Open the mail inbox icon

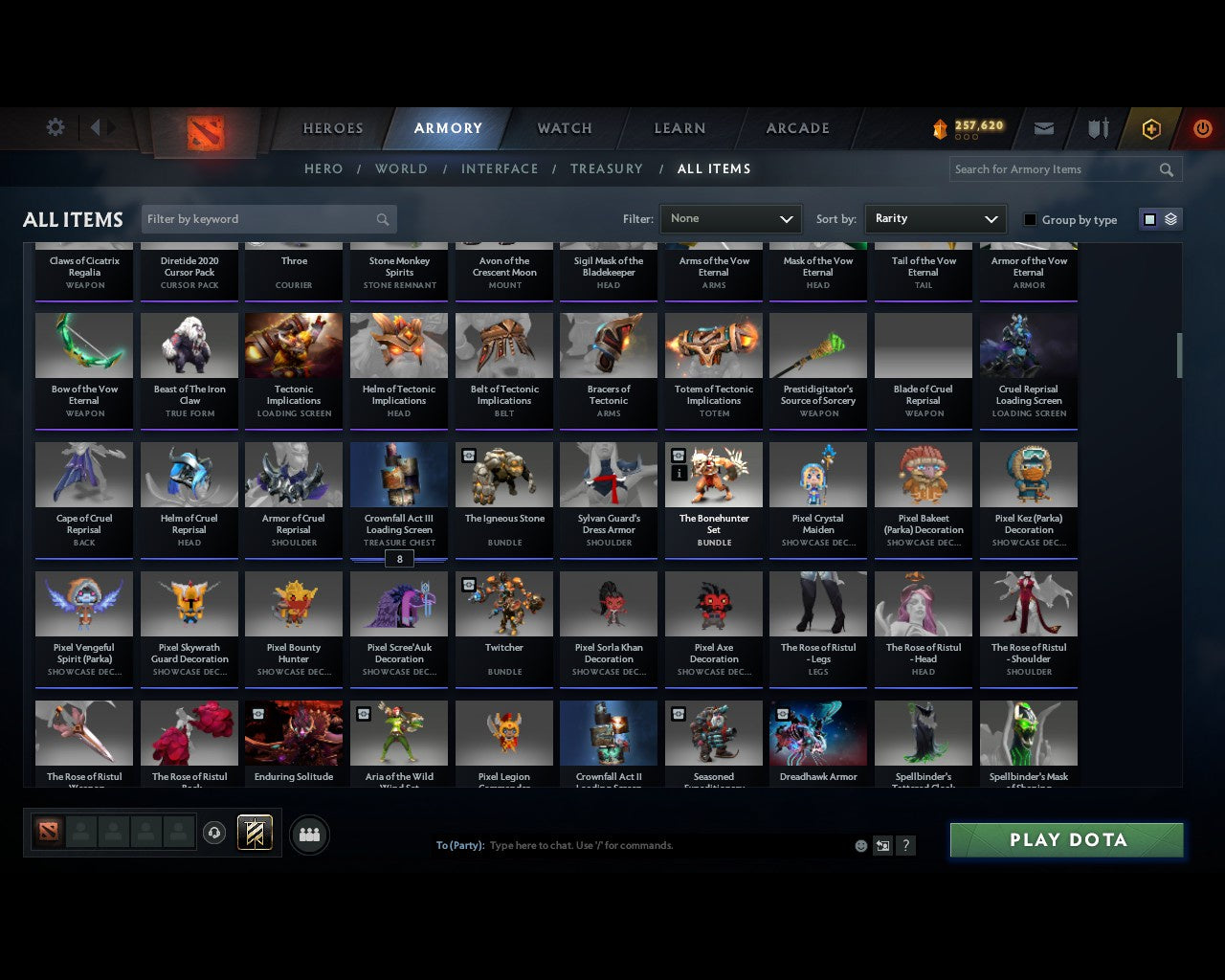pos(1044,127)
